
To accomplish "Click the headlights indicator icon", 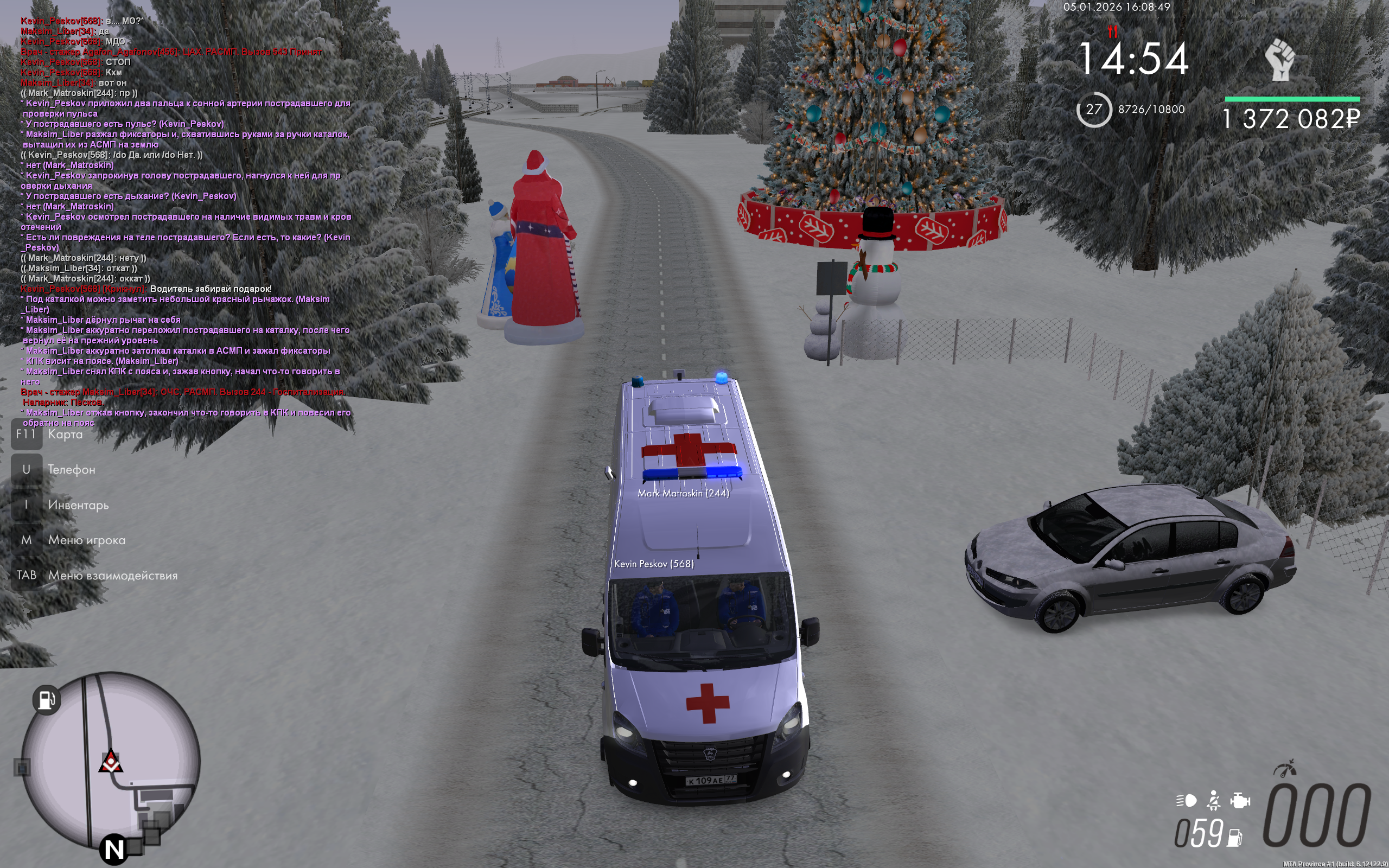I will (x=1186, y=800).
